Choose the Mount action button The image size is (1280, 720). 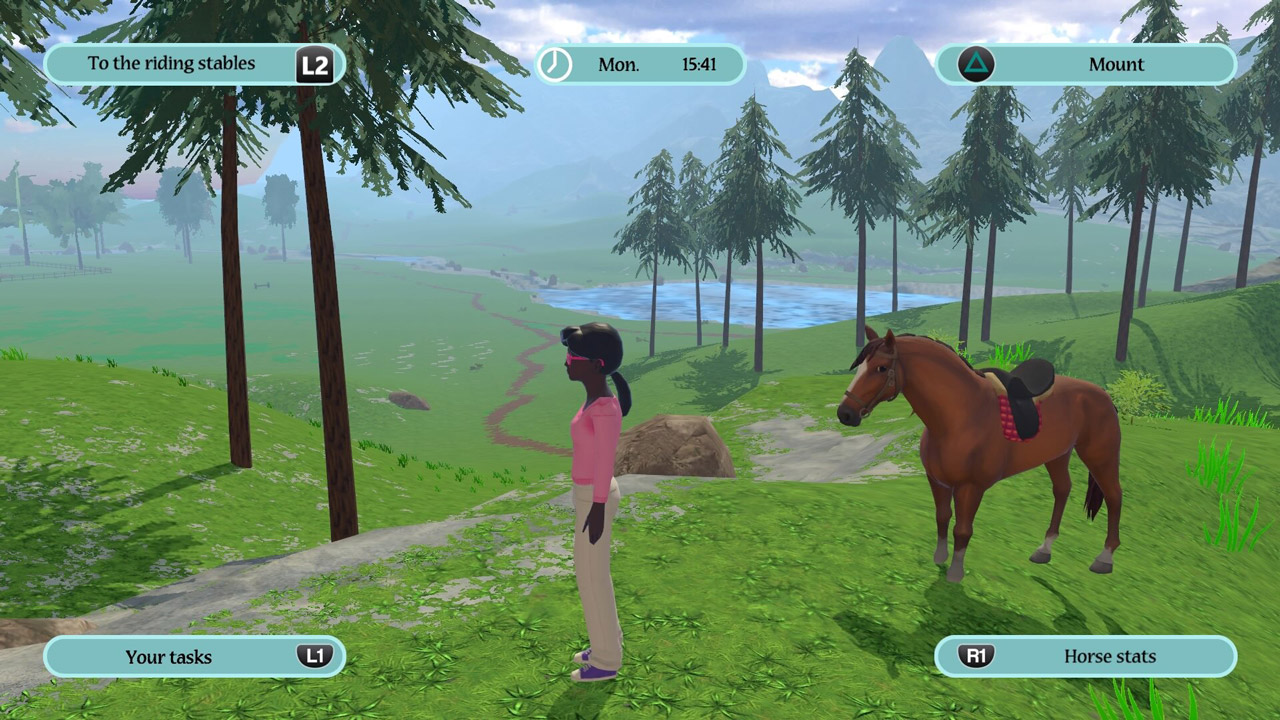(x=1086, y=65)
